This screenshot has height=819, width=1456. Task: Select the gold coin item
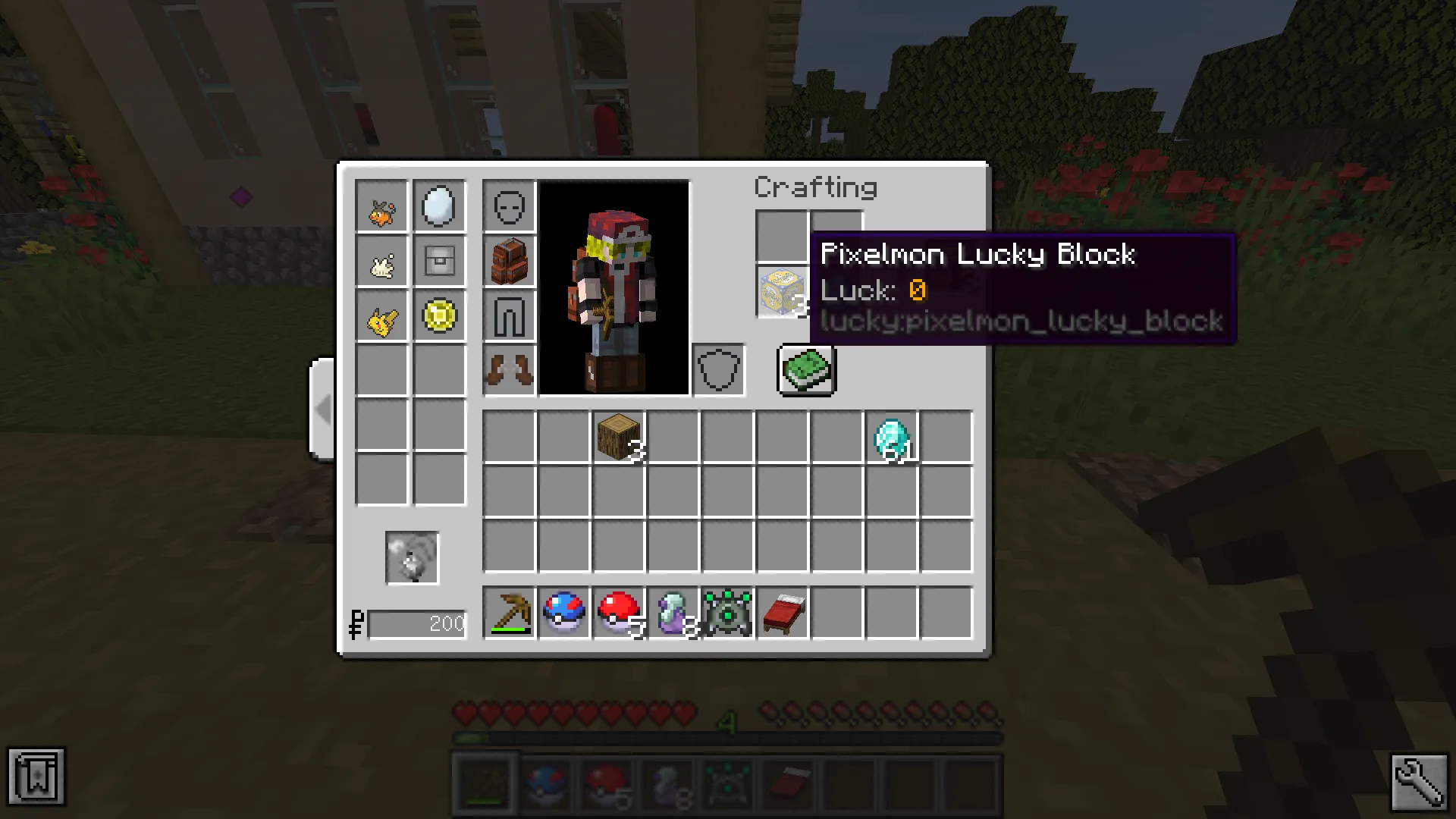click(440, 317)
